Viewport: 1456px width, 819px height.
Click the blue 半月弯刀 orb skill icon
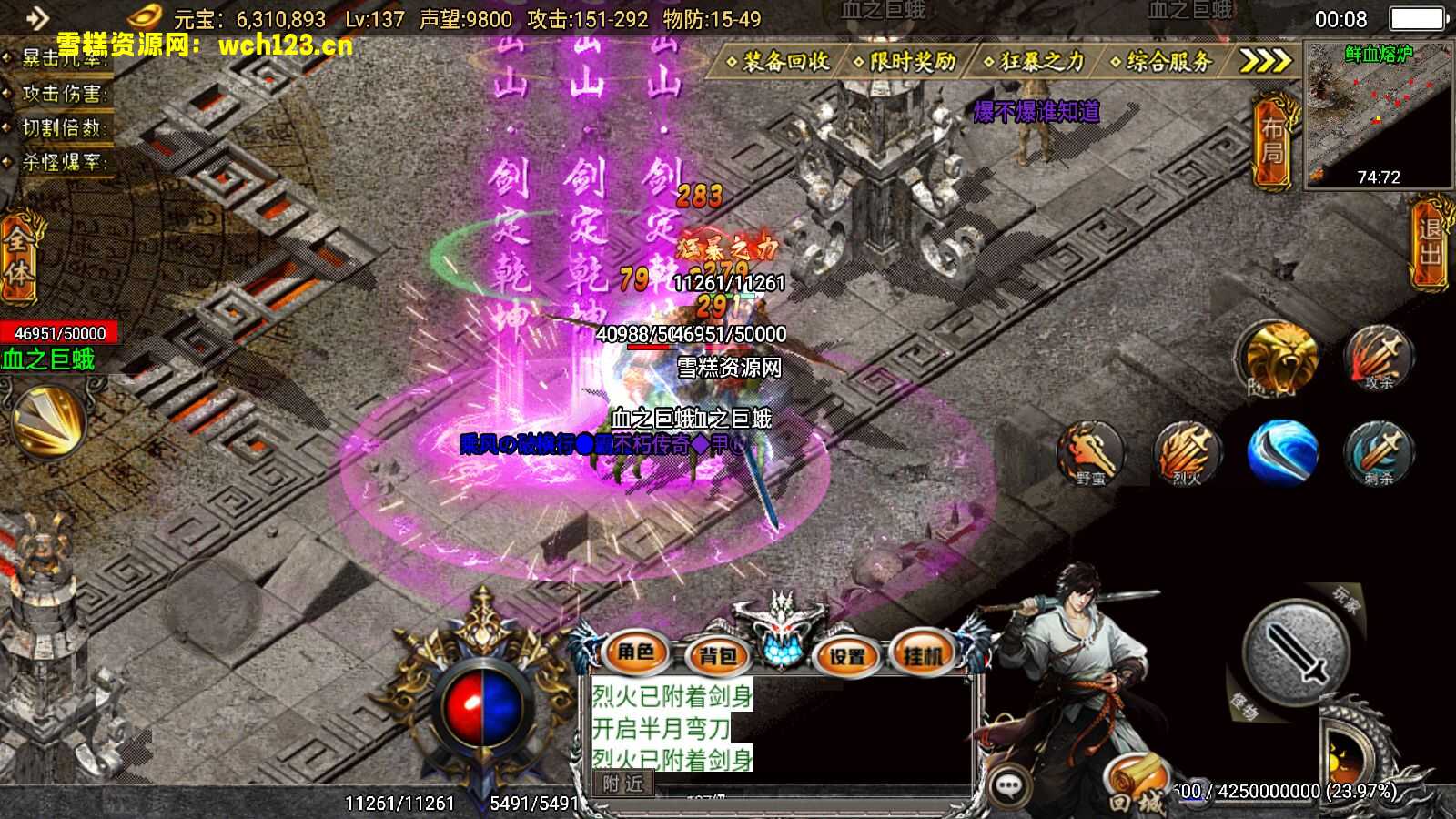(1283, 450)
